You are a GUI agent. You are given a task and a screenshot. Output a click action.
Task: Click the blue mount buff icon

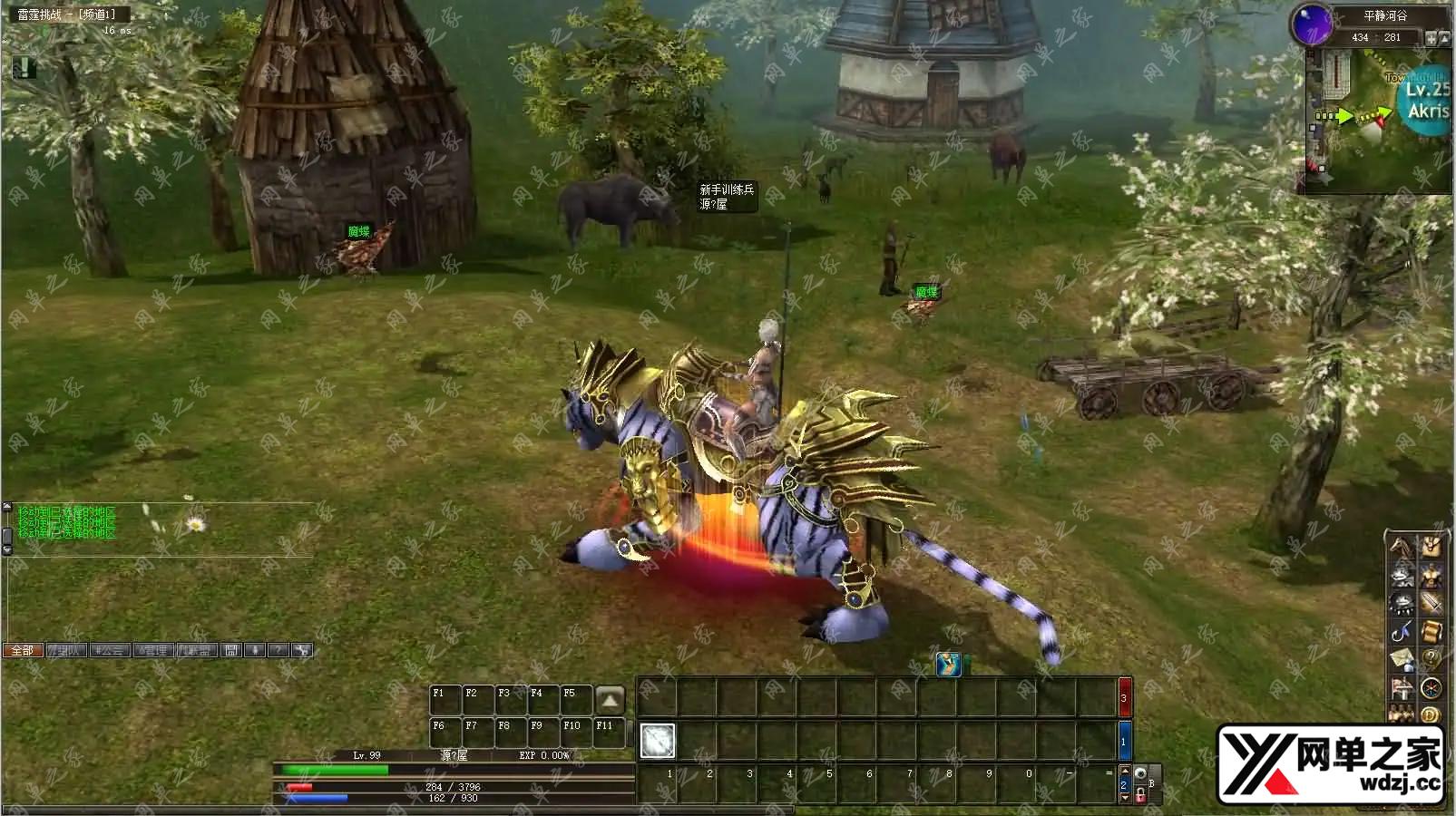pyautogui.click(x=949, y=665)
